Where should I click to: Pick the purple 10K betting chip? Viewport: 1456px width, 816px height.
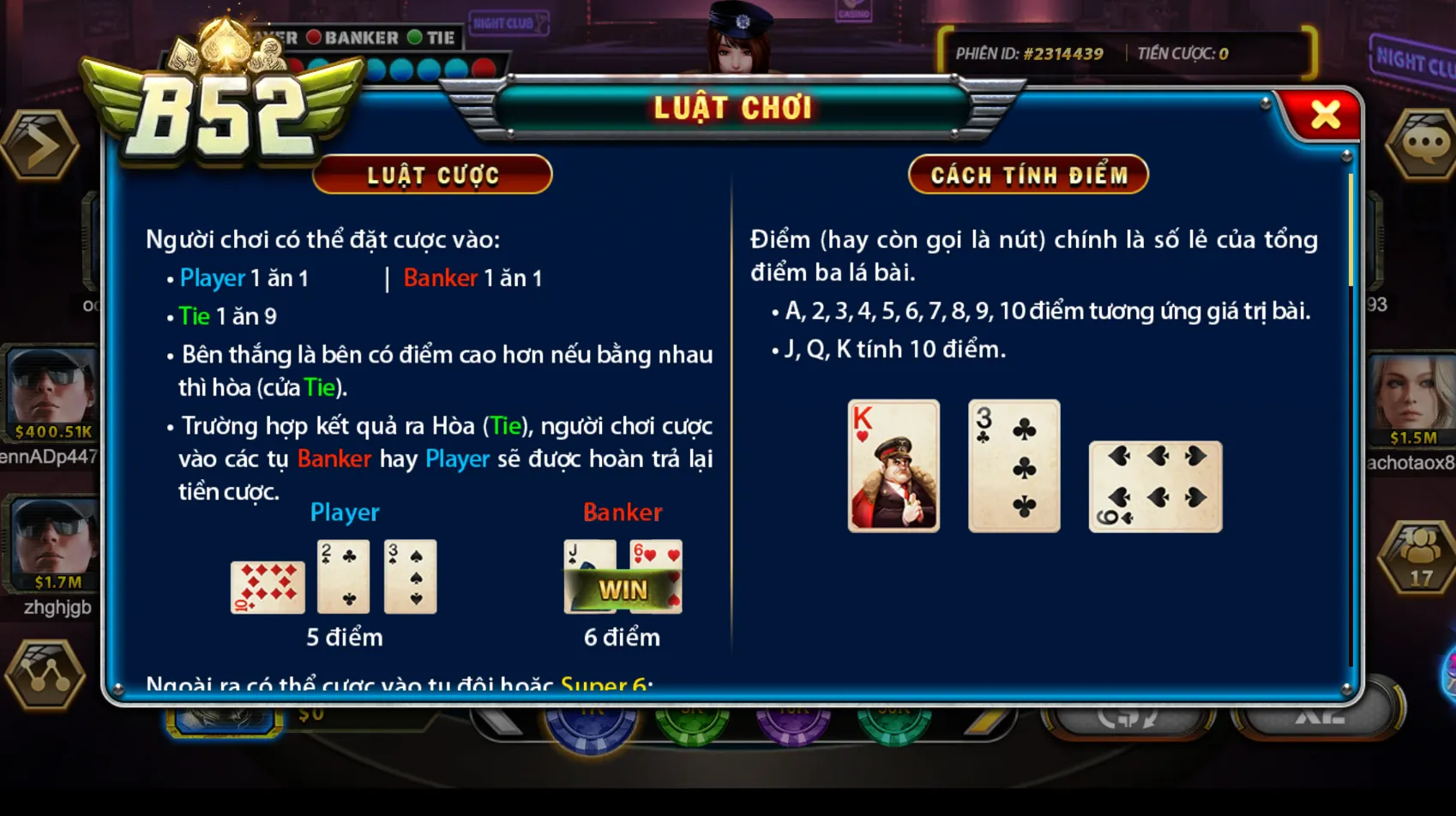click(793, 723)
